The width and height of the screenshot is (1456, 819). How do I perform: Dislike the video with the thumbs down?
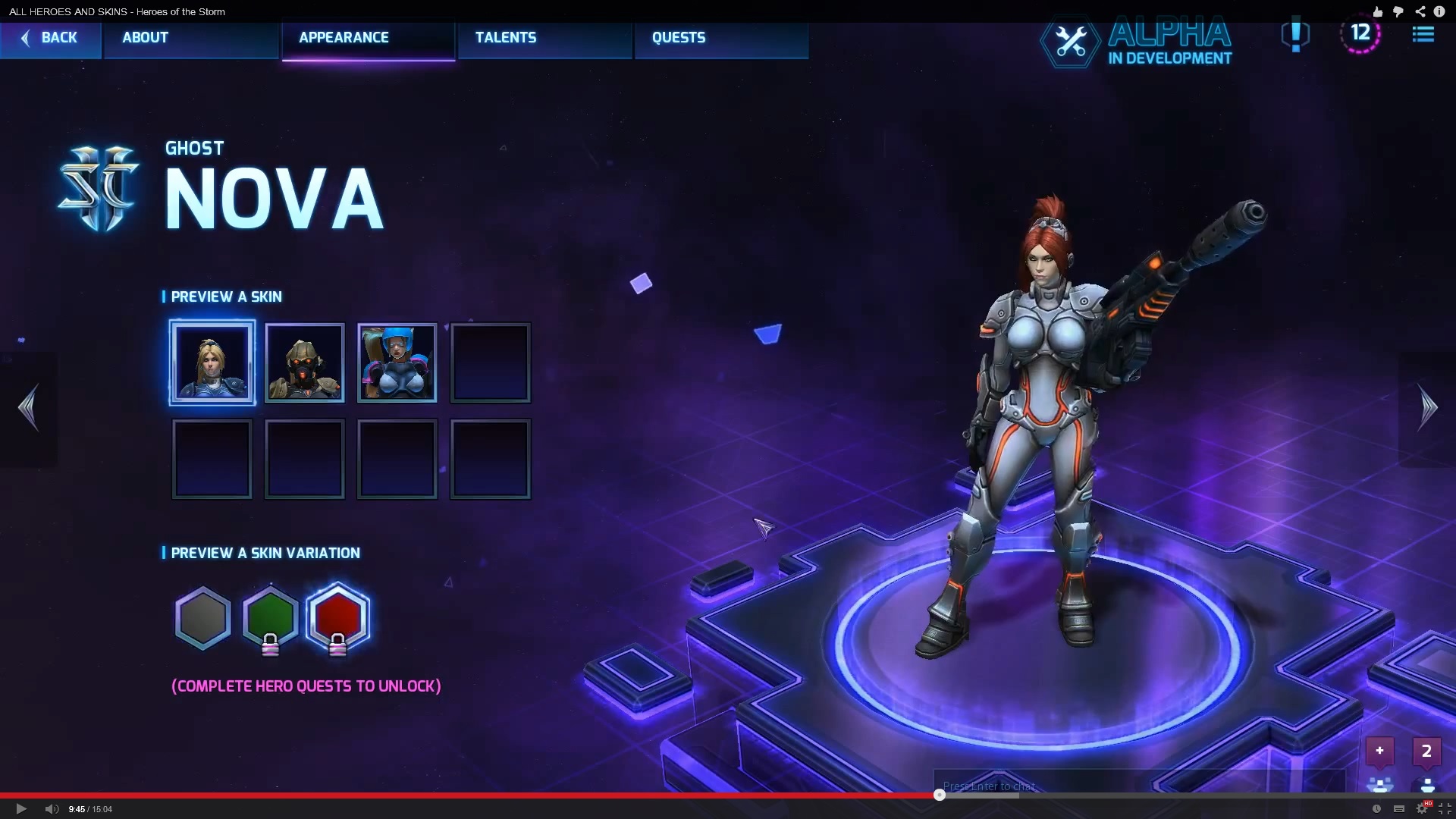click(x=1398, y=11)
